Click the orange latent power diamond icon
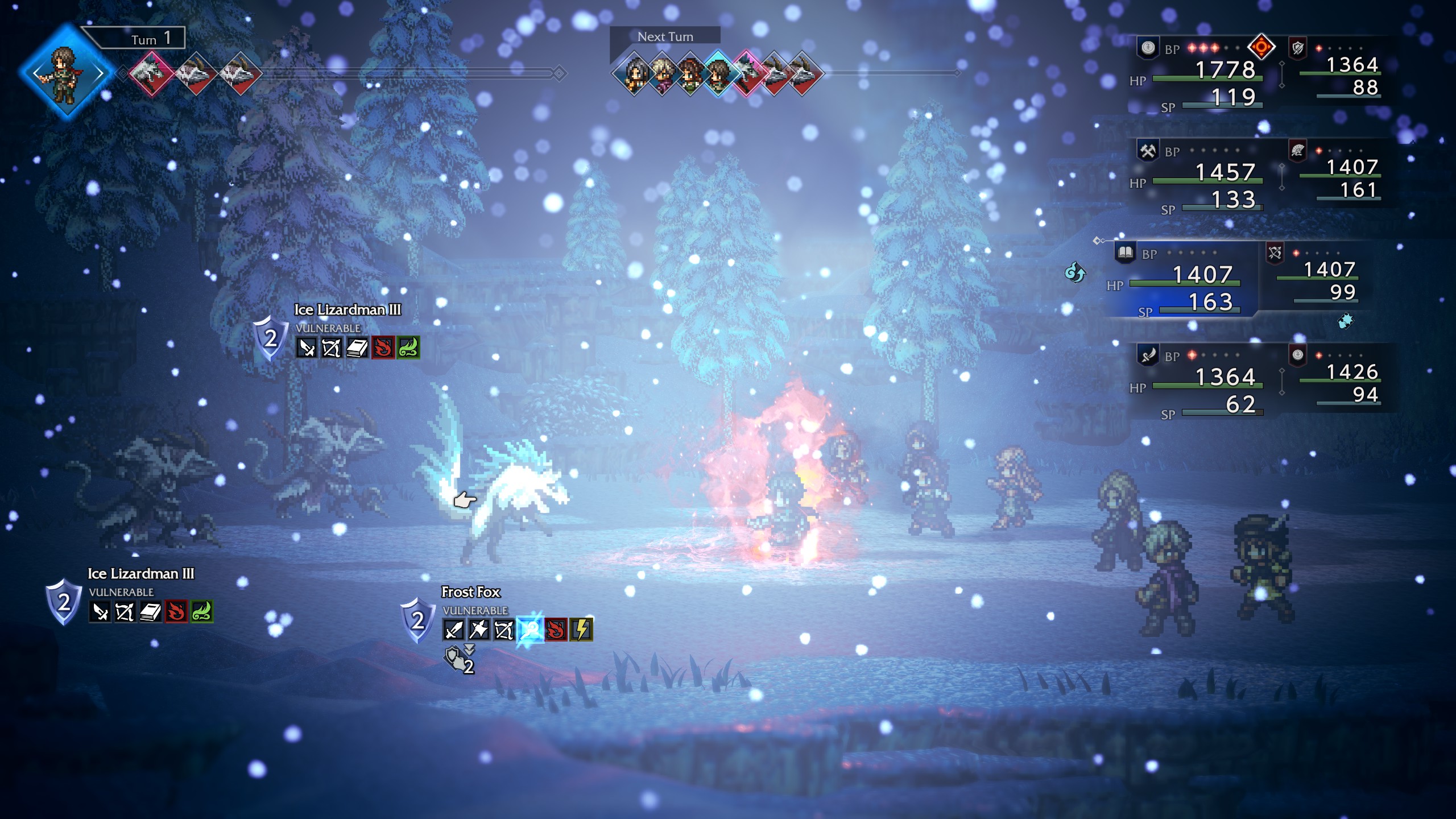 coord(1261,47)
